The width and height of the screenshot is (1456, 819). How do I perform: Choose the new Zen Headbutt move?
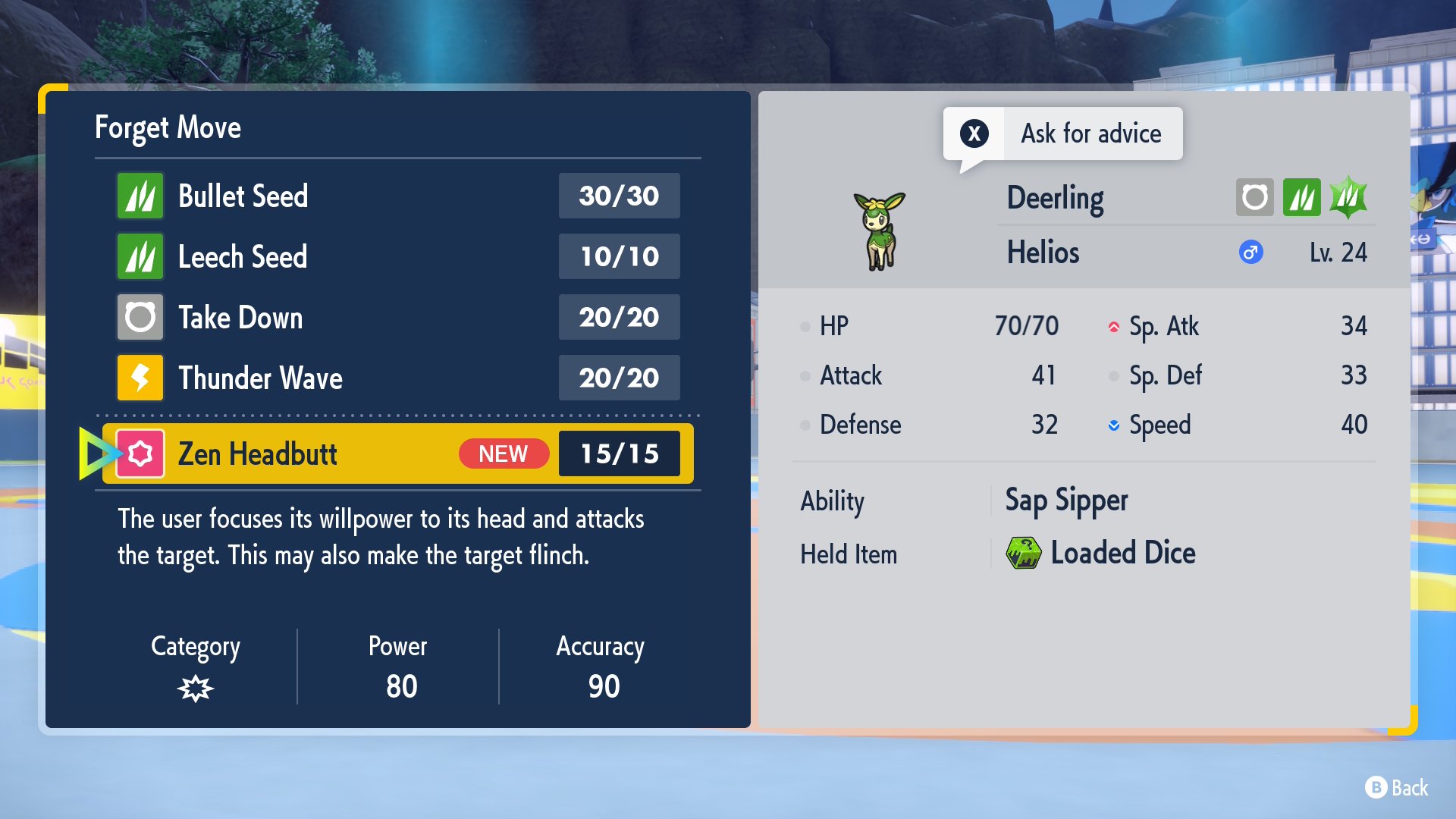[397, 453]
